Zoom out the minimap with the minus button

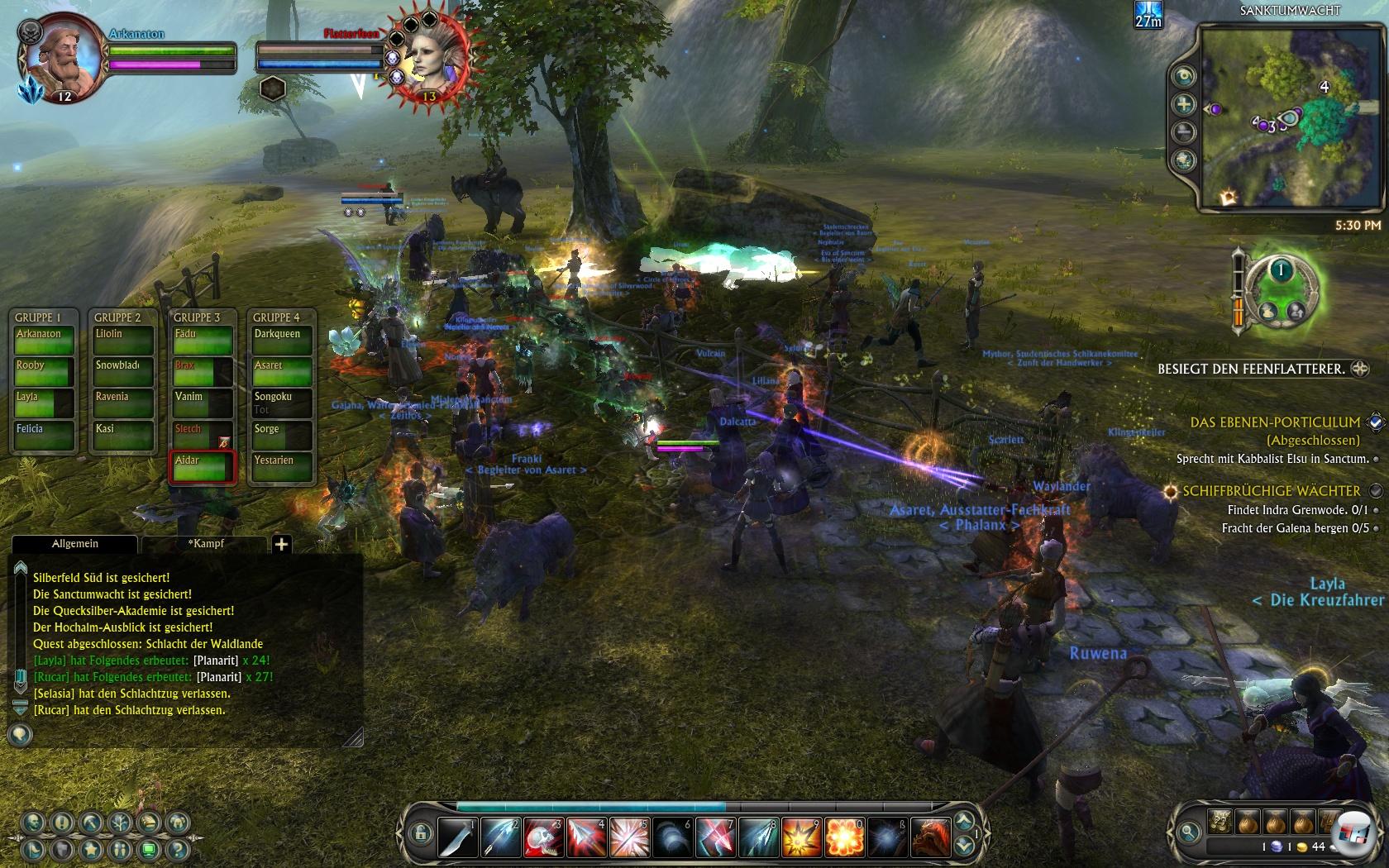coord(1184,132)
